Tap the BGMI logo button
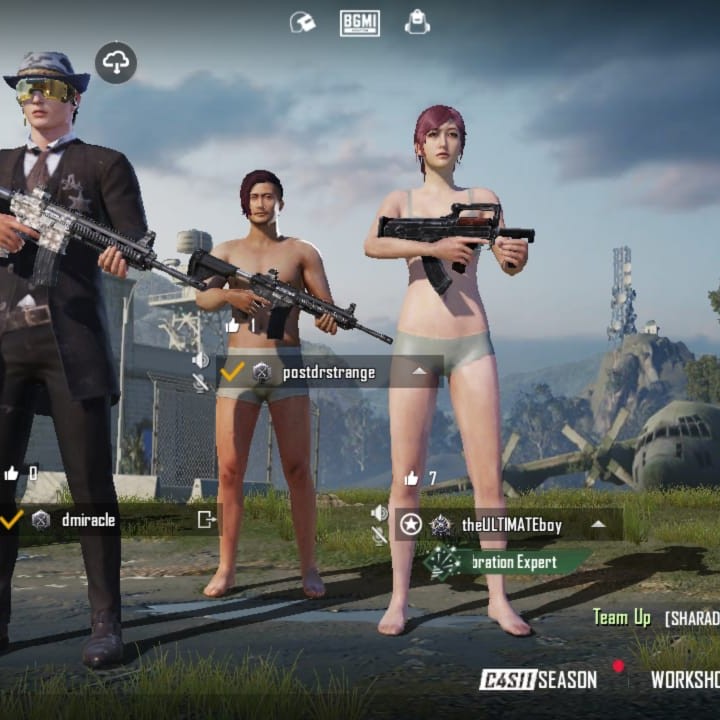This screenshot has height=720, width=720. (x=359, y=22)
